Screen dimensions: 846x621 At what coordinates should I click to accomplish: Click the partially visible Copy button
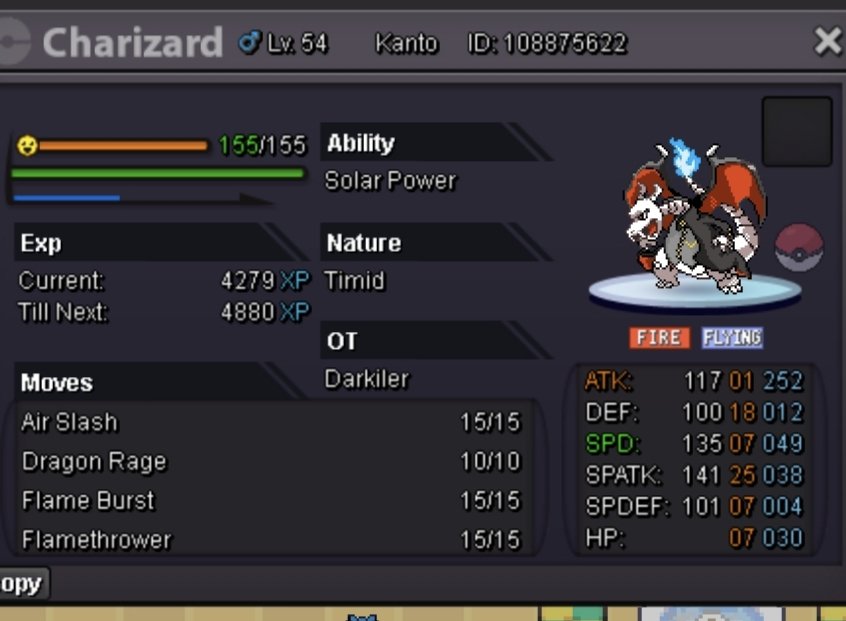tap(22, 584)
